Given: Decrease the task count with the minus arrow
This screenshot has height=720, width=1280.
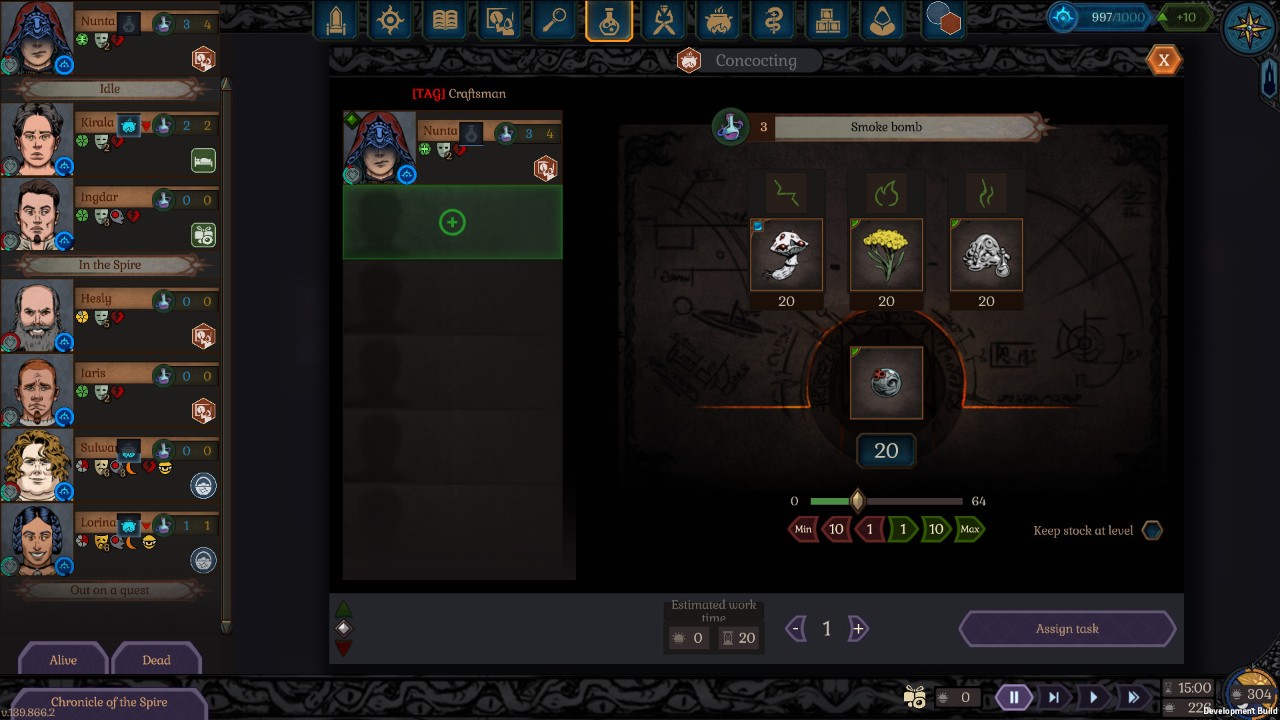Looking at the screenshot, I should click(795, 629).
